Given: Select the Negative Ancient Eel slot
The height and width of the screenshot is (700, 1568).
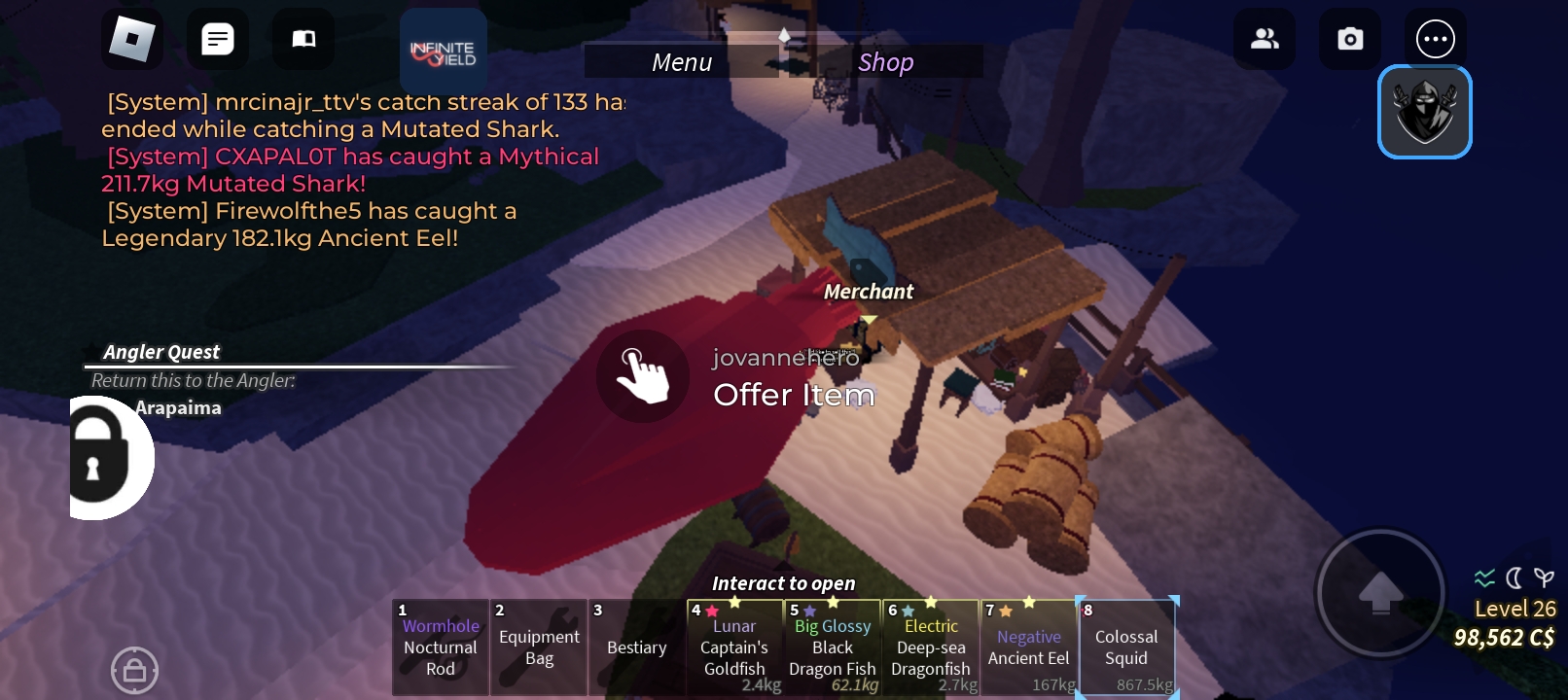Looking at the screenshot, I should (x=1028, y=647).
